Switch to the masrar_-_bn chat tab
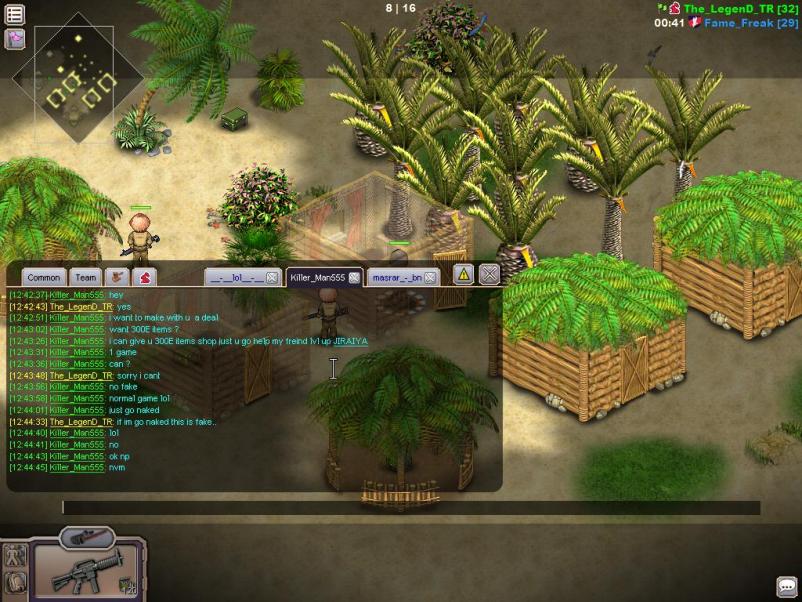 tap(397, 277)
